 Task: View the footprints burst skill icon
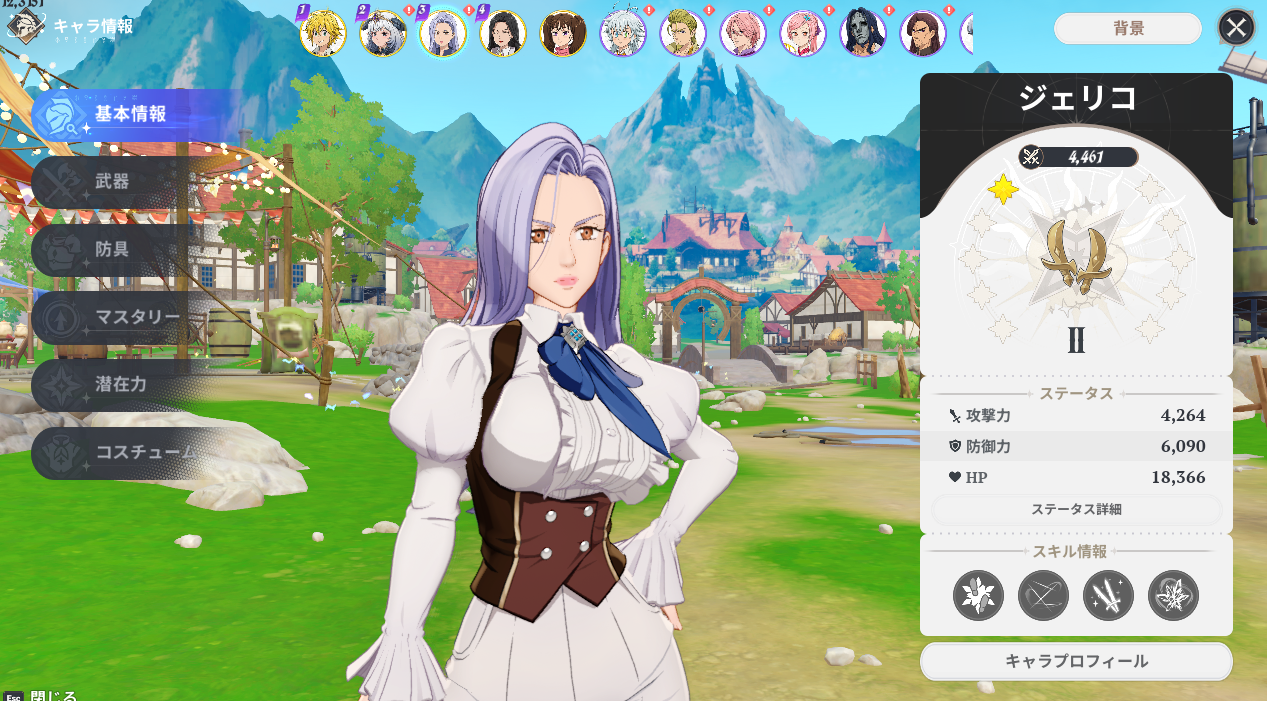[978, 595]
